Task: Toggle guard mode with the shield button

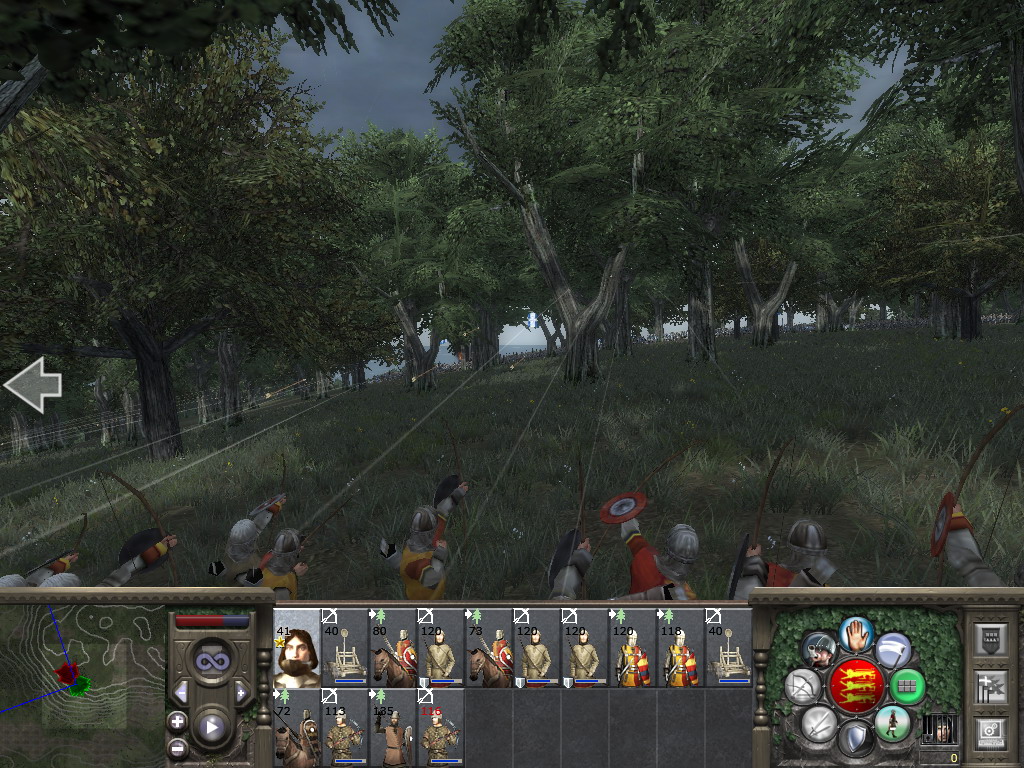Action: (855, 739)
